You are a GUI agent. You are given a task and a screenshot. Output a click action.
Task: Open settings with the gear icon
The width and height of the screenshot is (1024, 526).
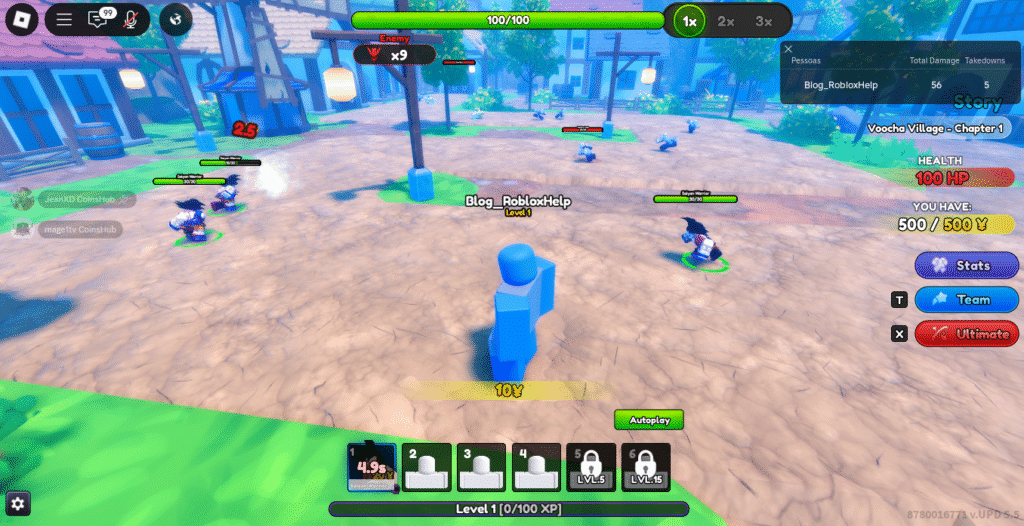pos(18,503)
